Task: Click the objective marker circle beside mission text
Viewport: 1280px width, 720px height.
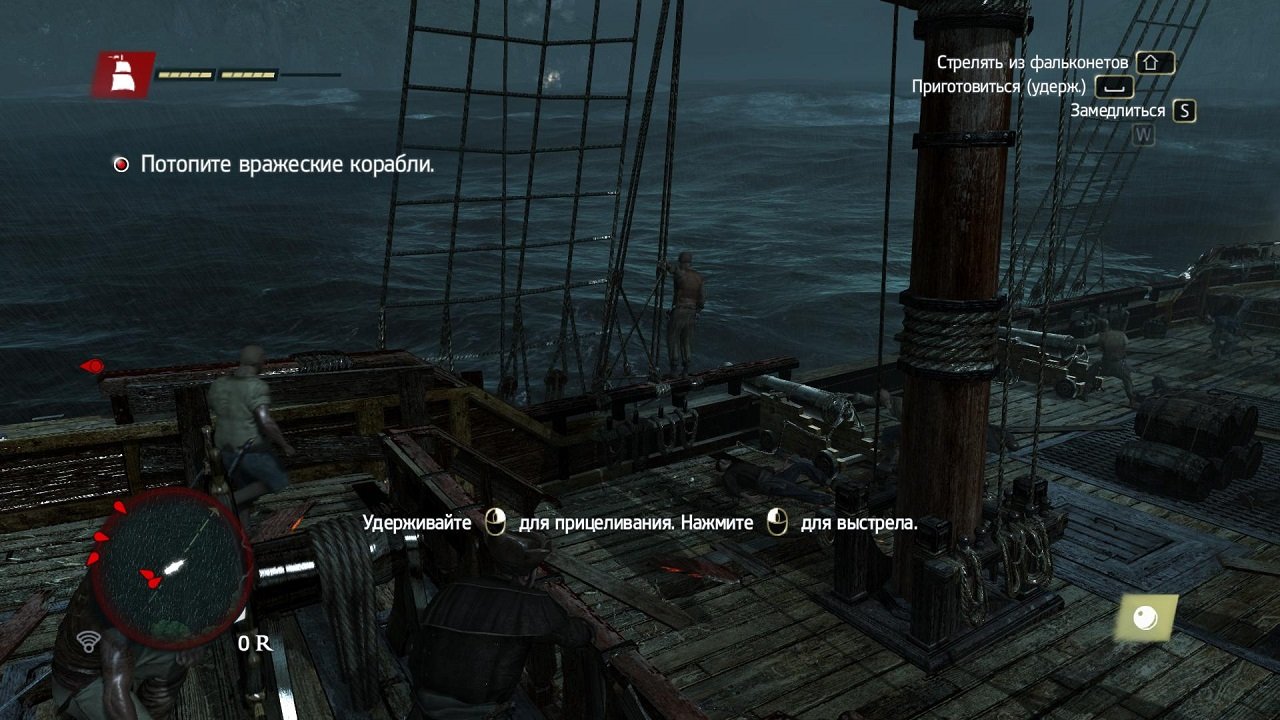Action: (x=121, y=162)
